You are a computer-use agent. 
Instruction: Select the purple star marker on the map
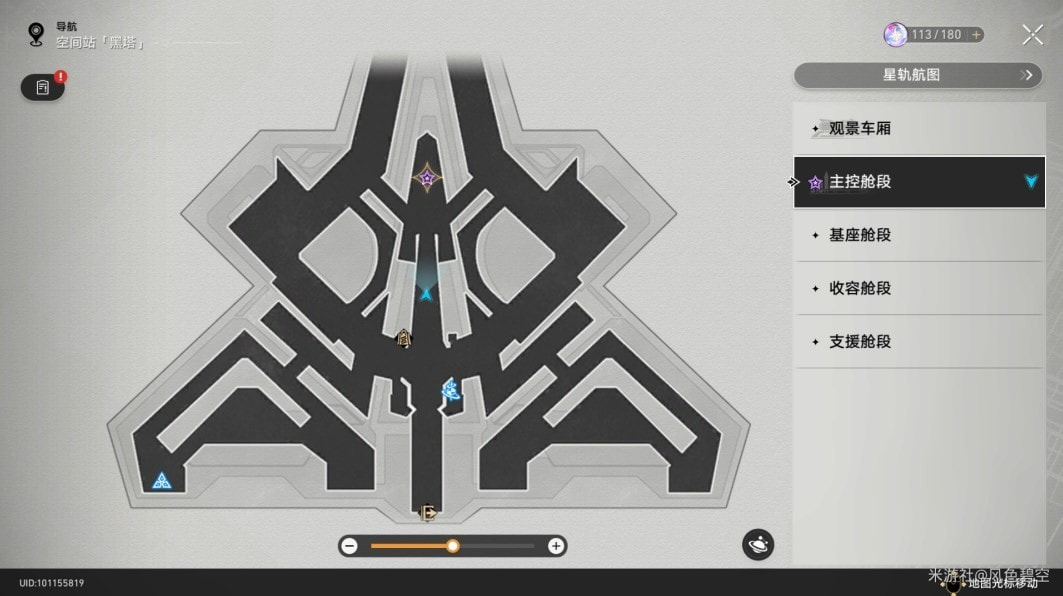[x=427, y=178]
